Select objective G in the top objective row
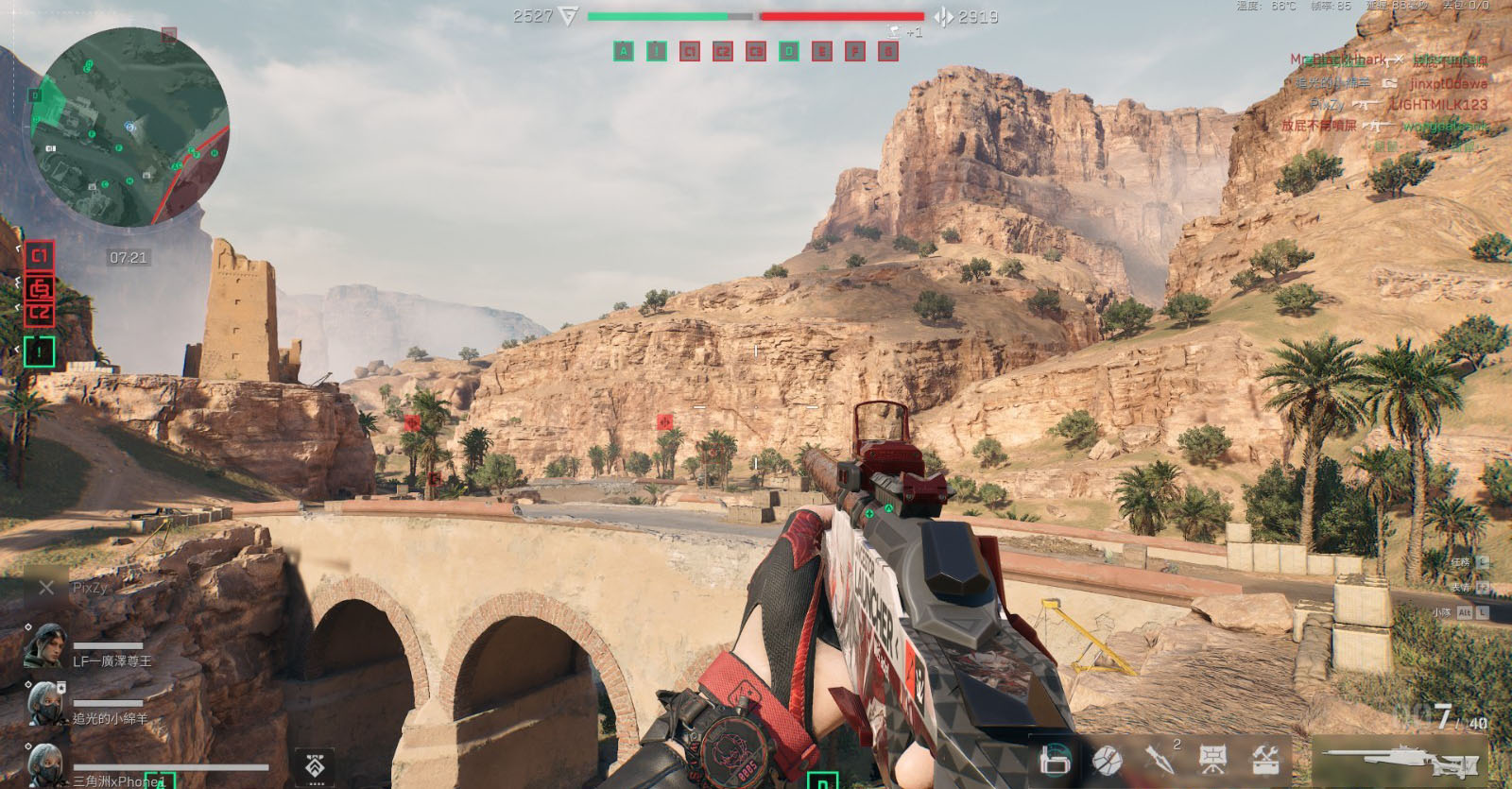 [x=887, y=51]
